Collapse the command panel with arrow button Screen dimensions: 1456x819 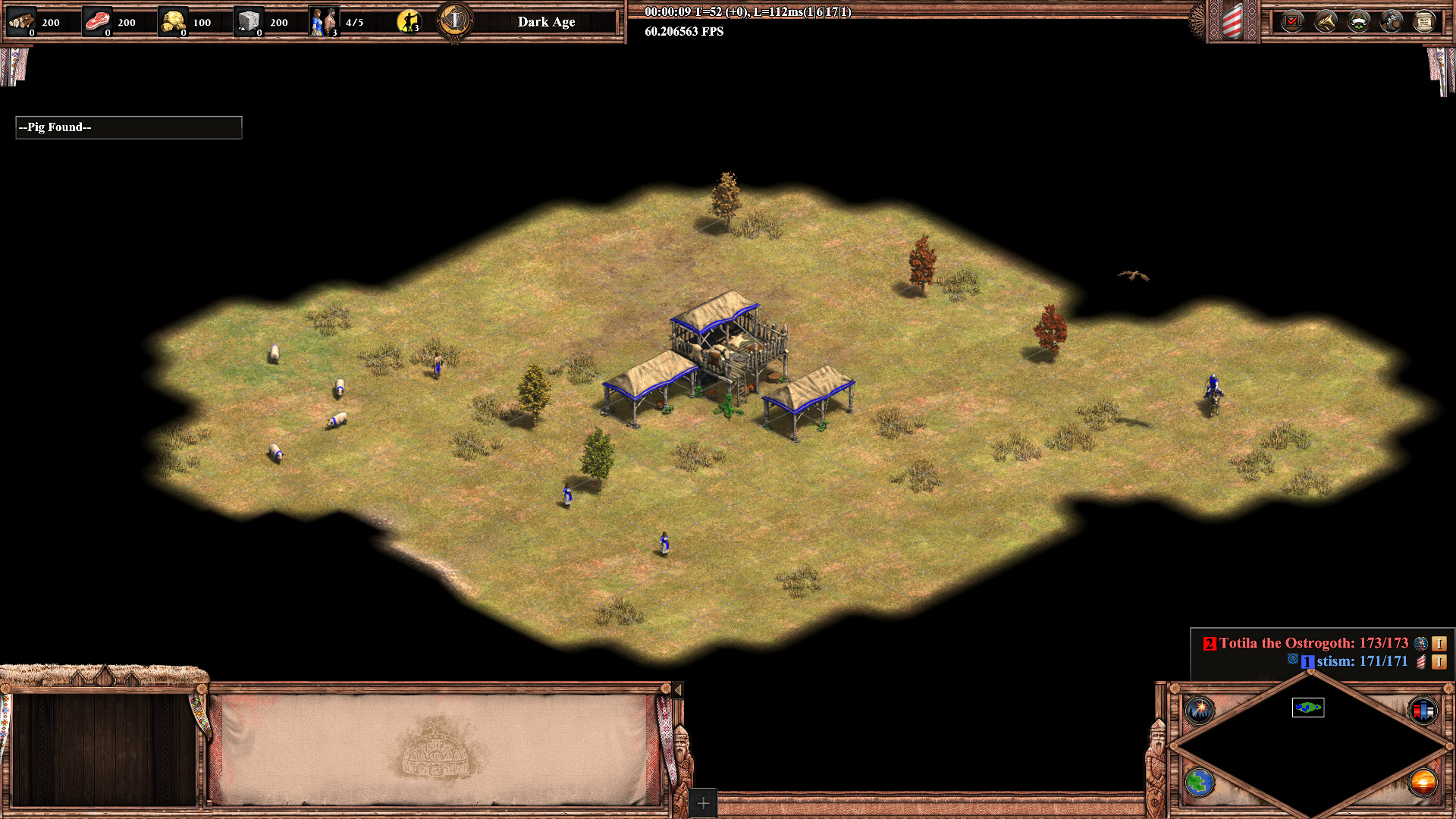click(678, 689)
